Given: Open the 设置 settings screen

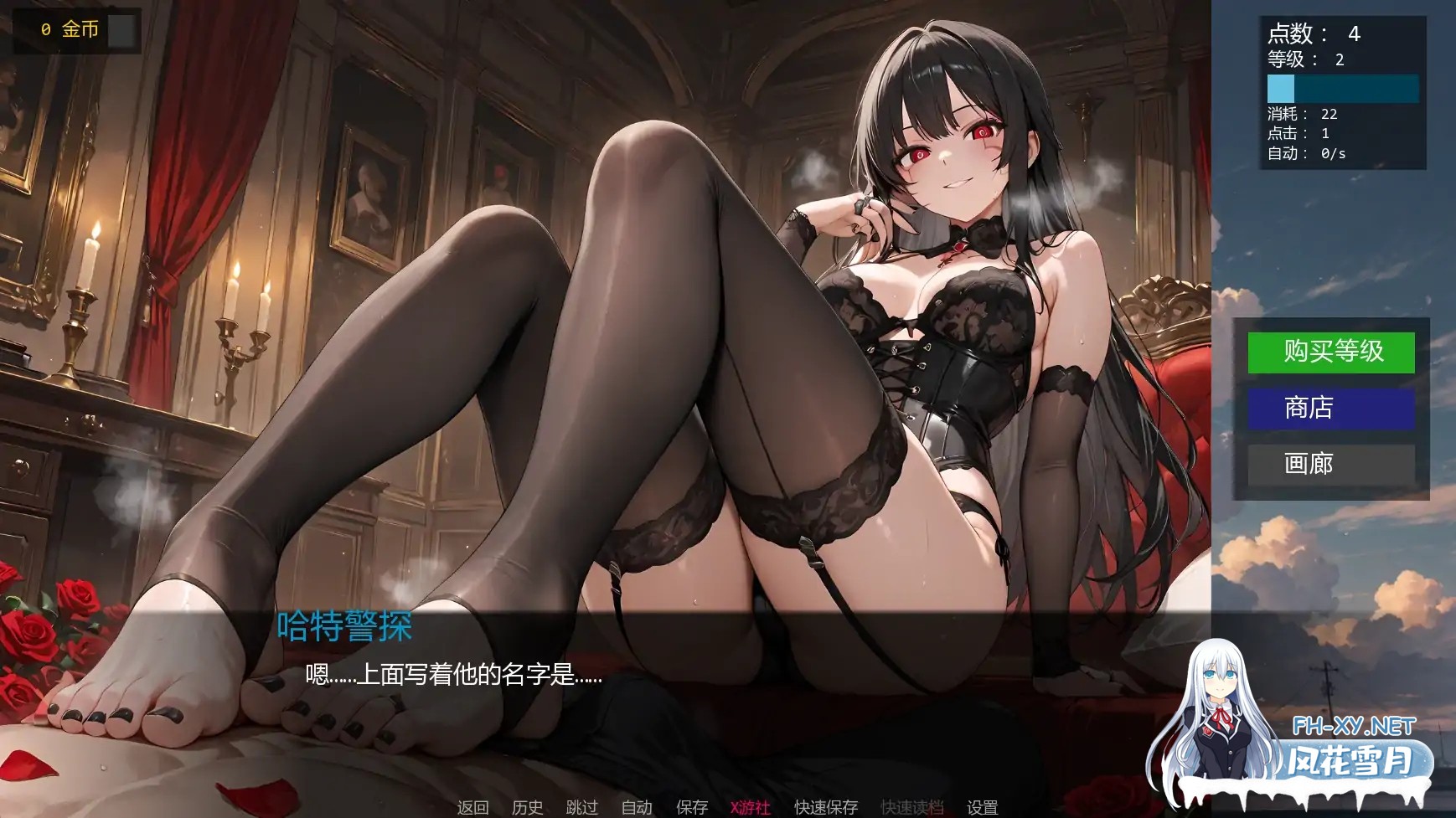Looking at the screenshot, I should 981,808.
